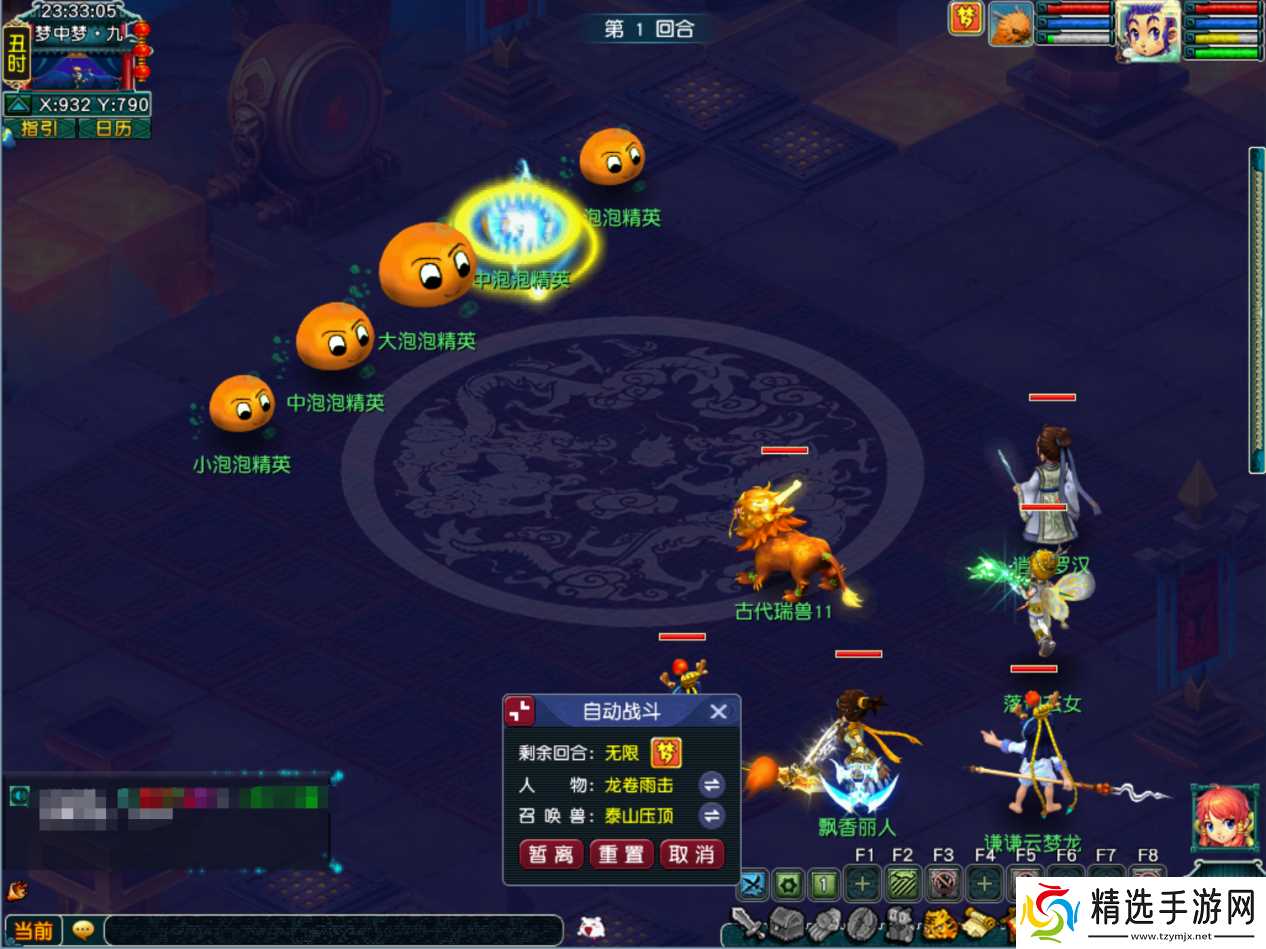
Task: Swap the character skill 龙卷雨击
Action: [712, 785]
